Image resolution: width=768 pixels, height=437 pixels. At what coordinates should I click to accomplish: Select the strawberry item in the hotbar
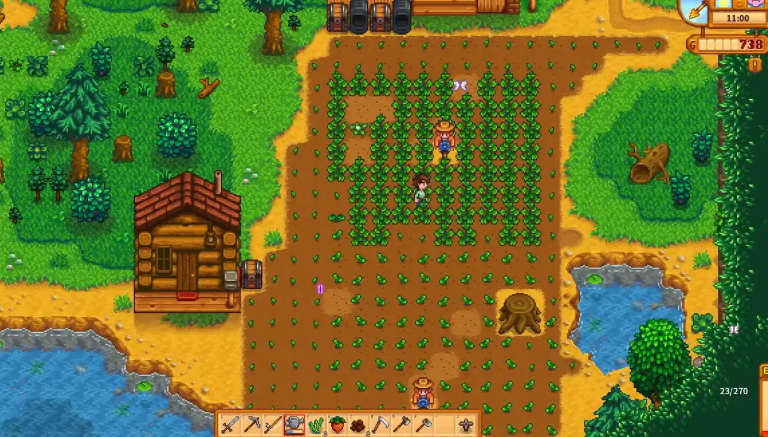click(338, 425)
